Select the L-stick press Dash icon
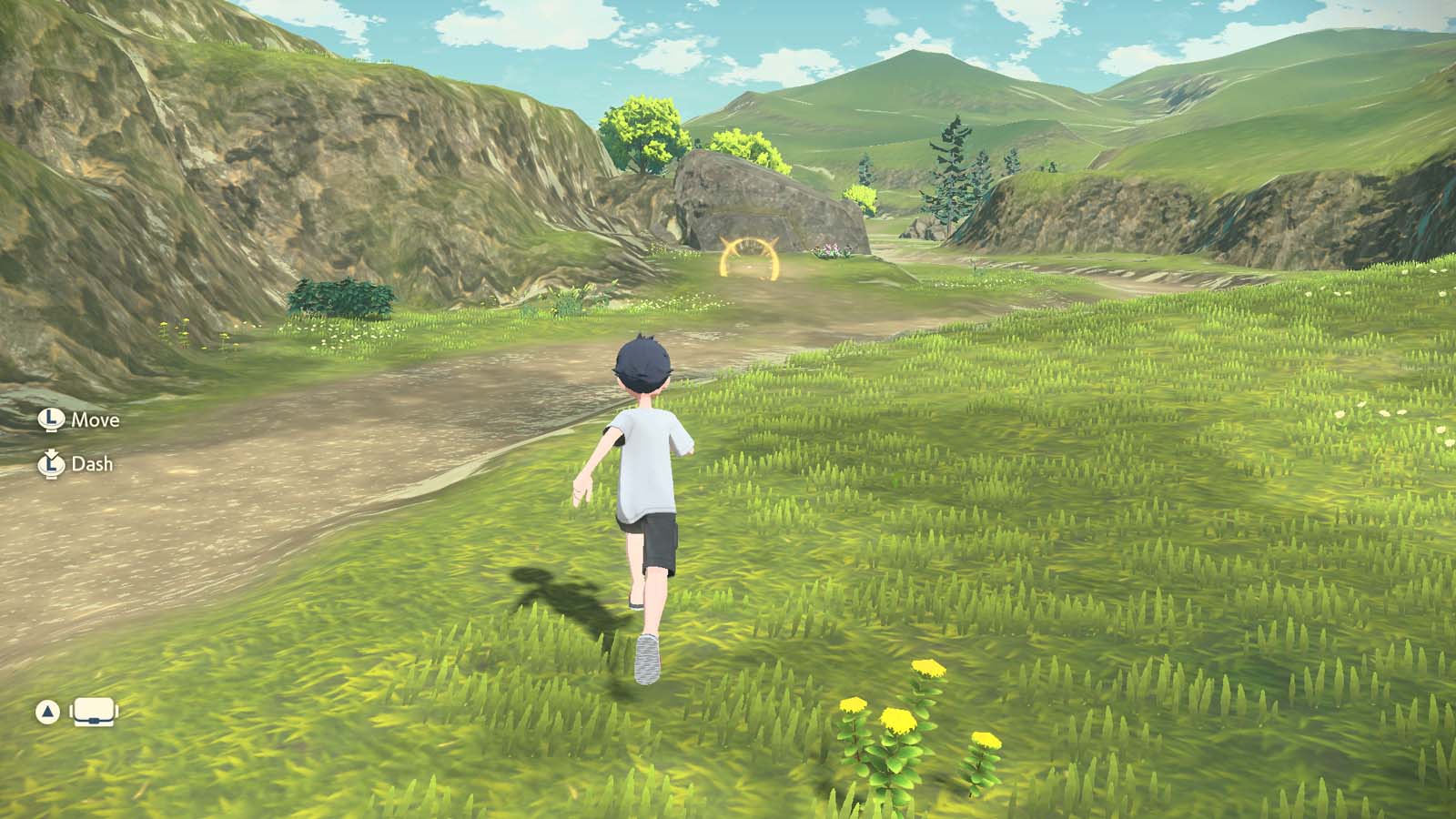The width and height of the screenshot is (1456, 819). pyautogui.click(x=50, y=465)
